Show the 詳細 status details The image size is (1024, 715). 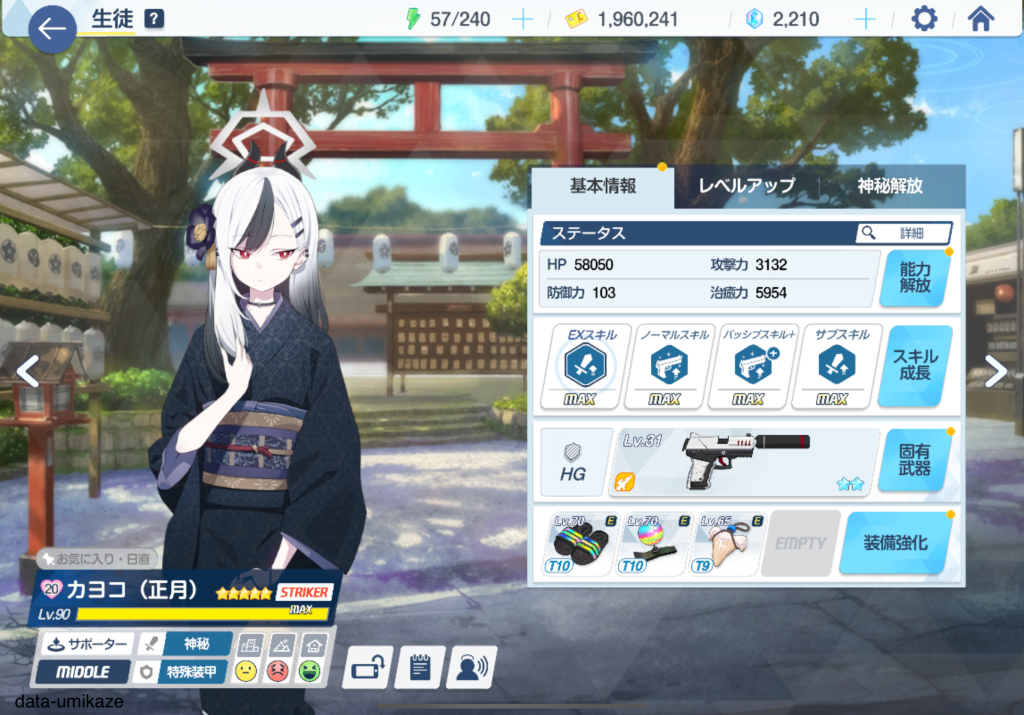point(903,233)
